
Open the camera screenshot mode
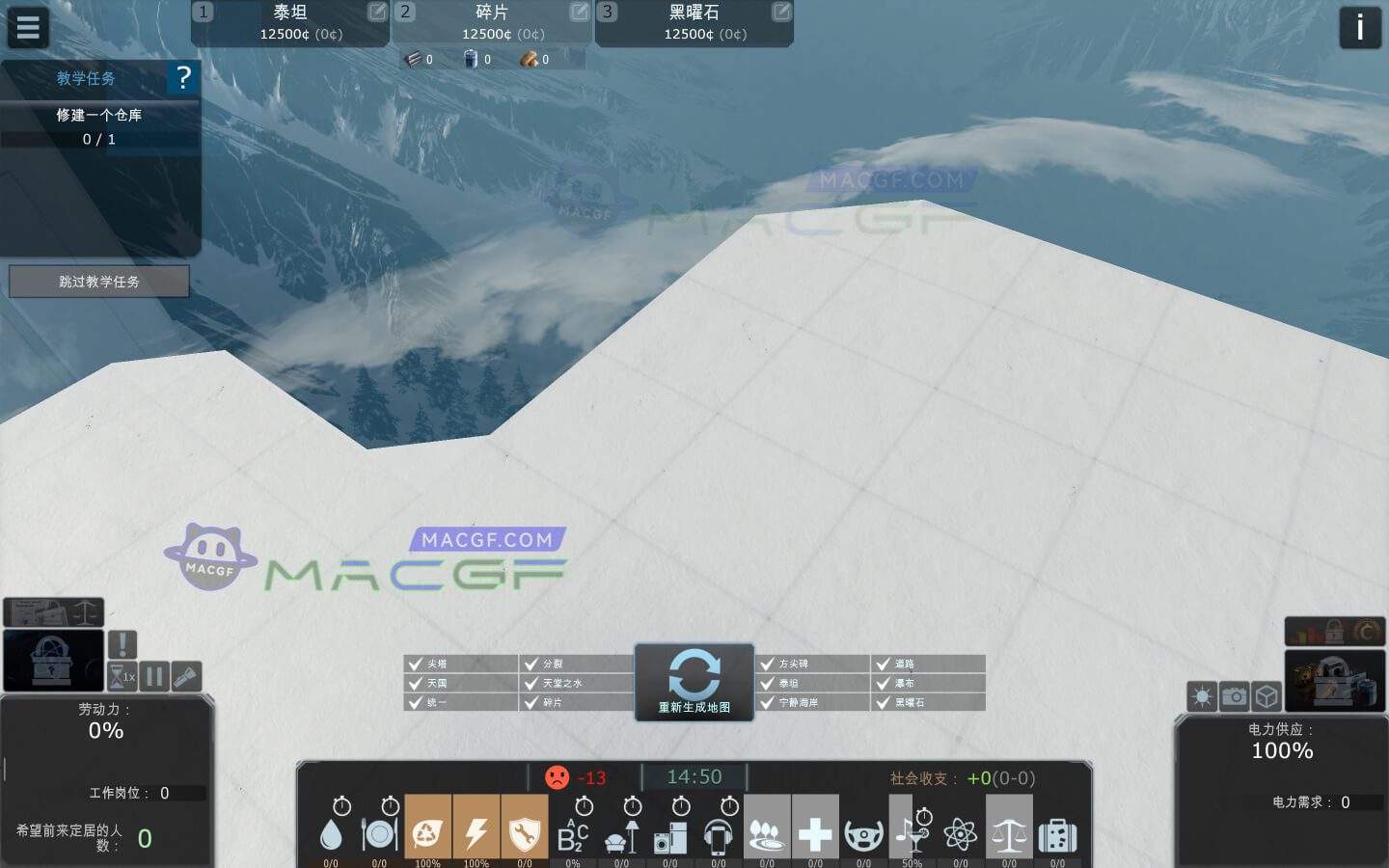pos(1235,696)
